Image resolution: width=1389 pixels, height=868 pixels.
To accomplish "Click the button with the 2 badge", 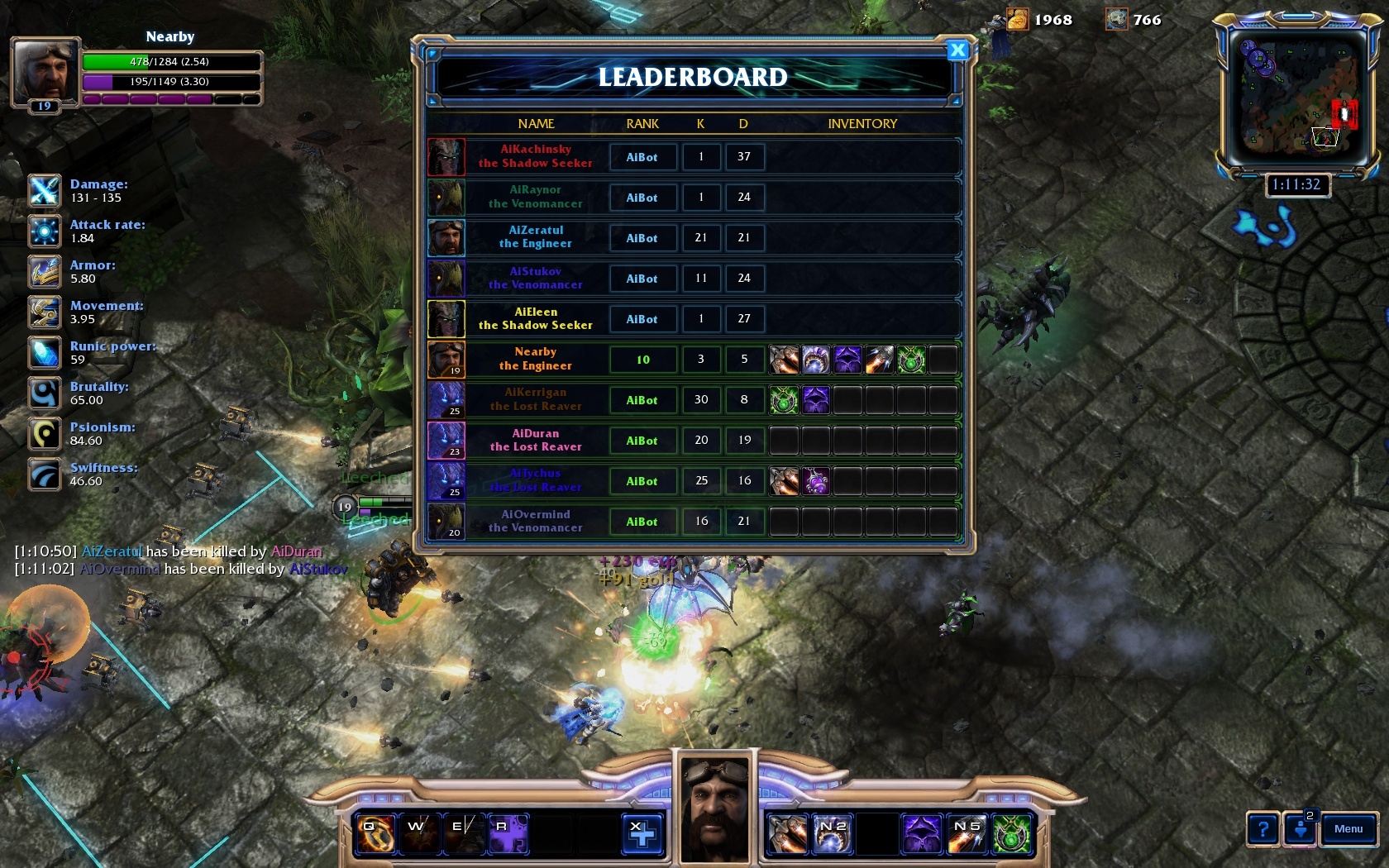I will point(1301,828).
